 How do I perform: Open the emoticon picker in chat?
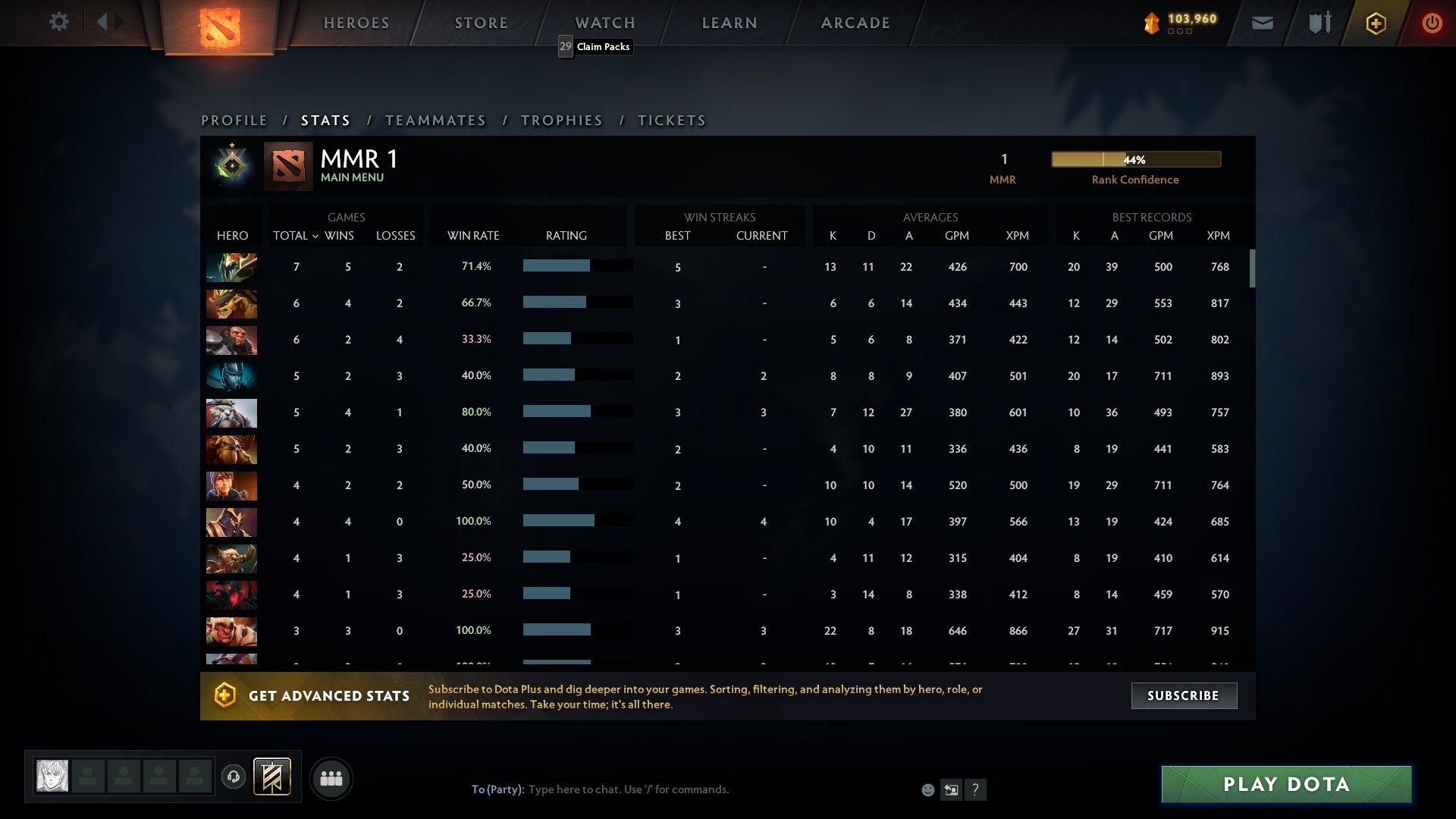pos(927,789)
